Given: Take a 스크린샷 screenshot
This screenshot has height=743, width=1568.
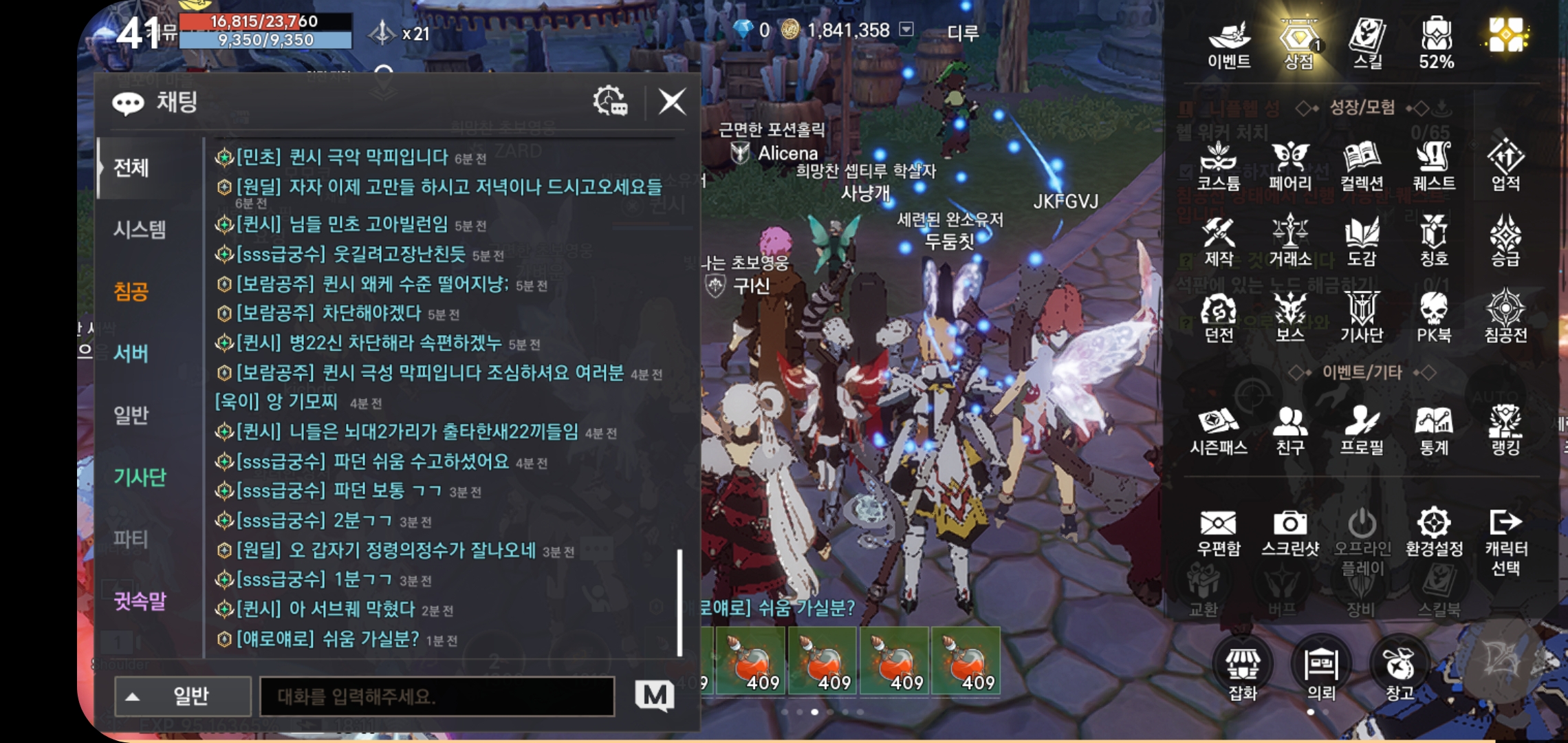Looking at the screenshot, I should [1290, 533].
